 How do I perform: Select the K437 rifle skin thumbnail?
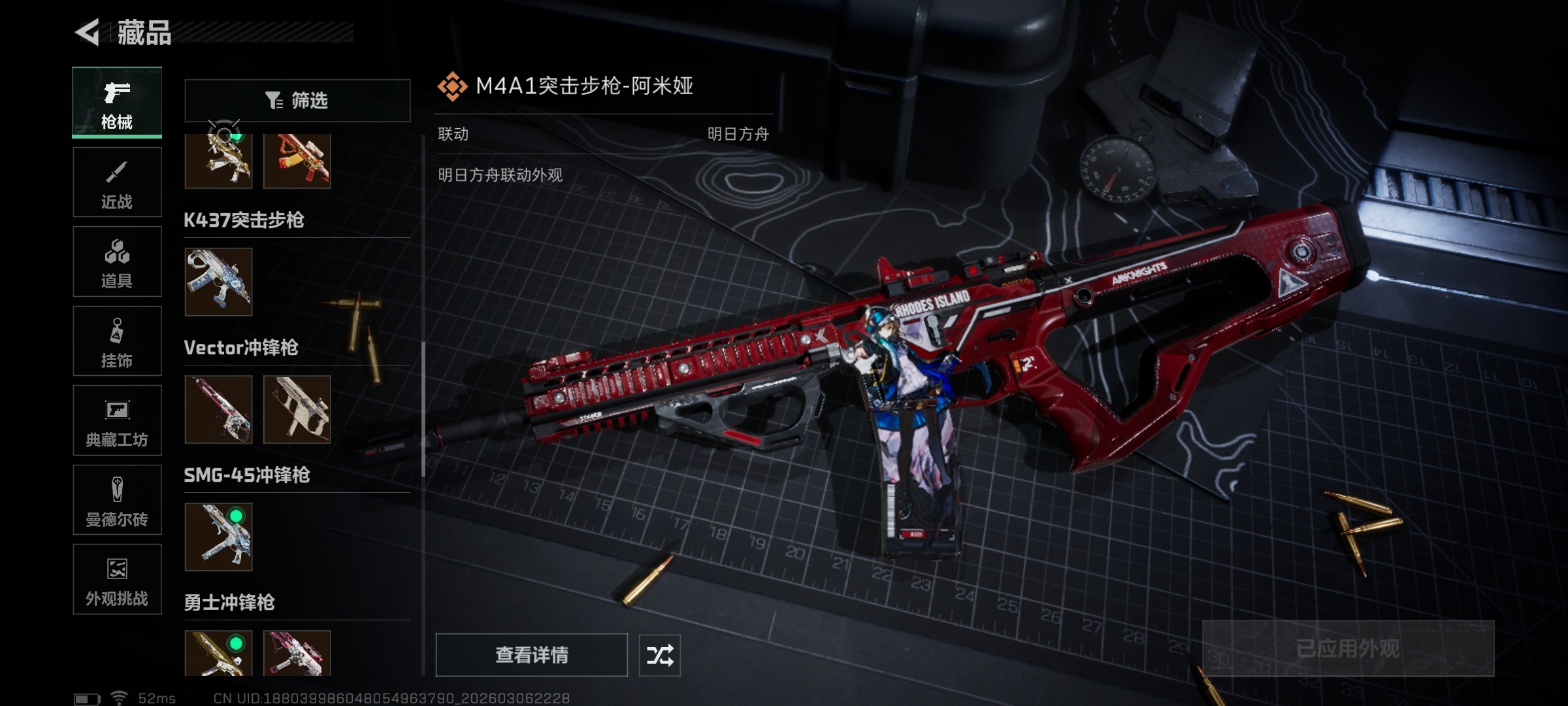218,282
